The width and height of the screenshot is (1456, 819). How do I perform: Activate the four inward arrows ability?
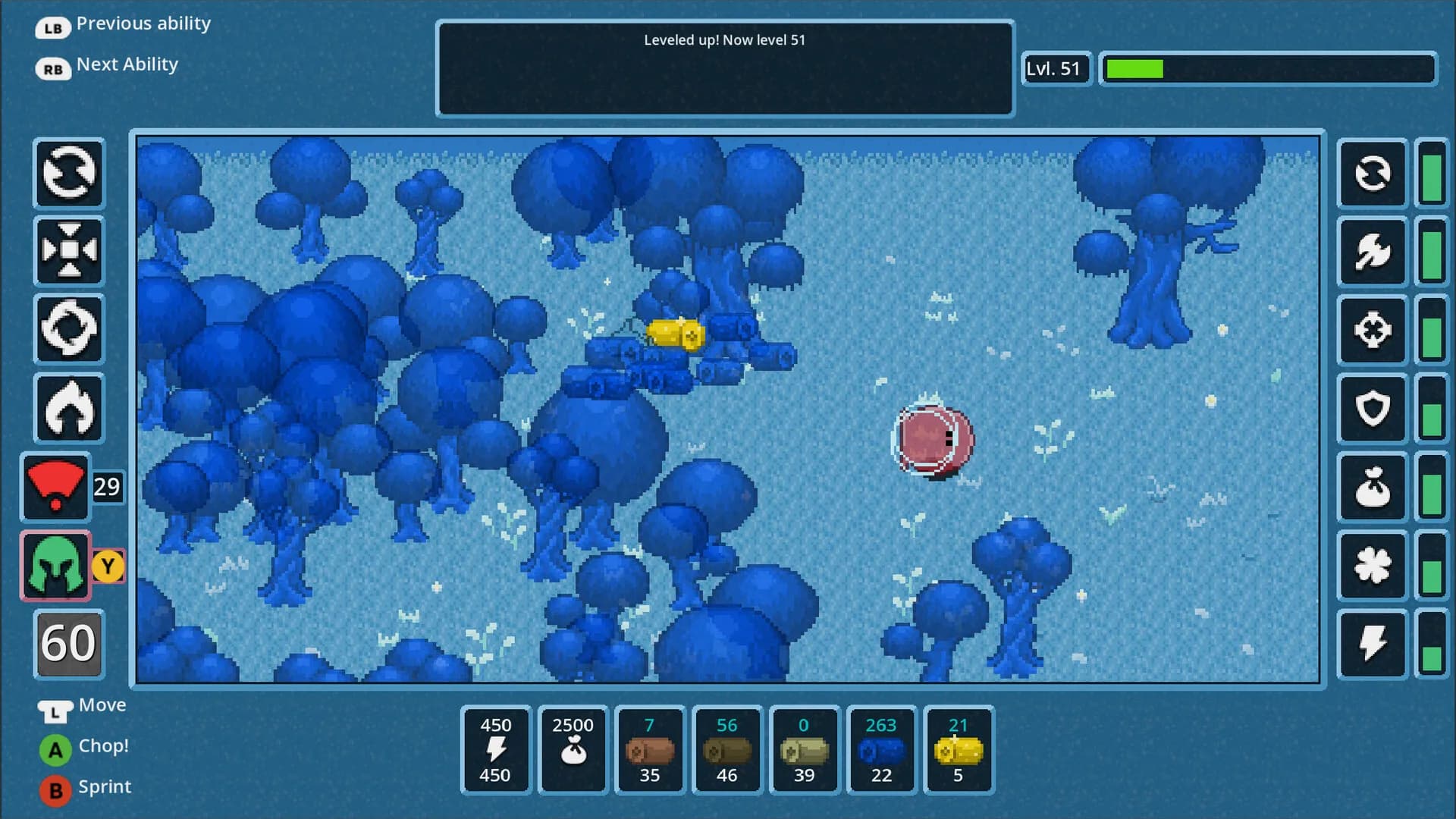(69, 251)
